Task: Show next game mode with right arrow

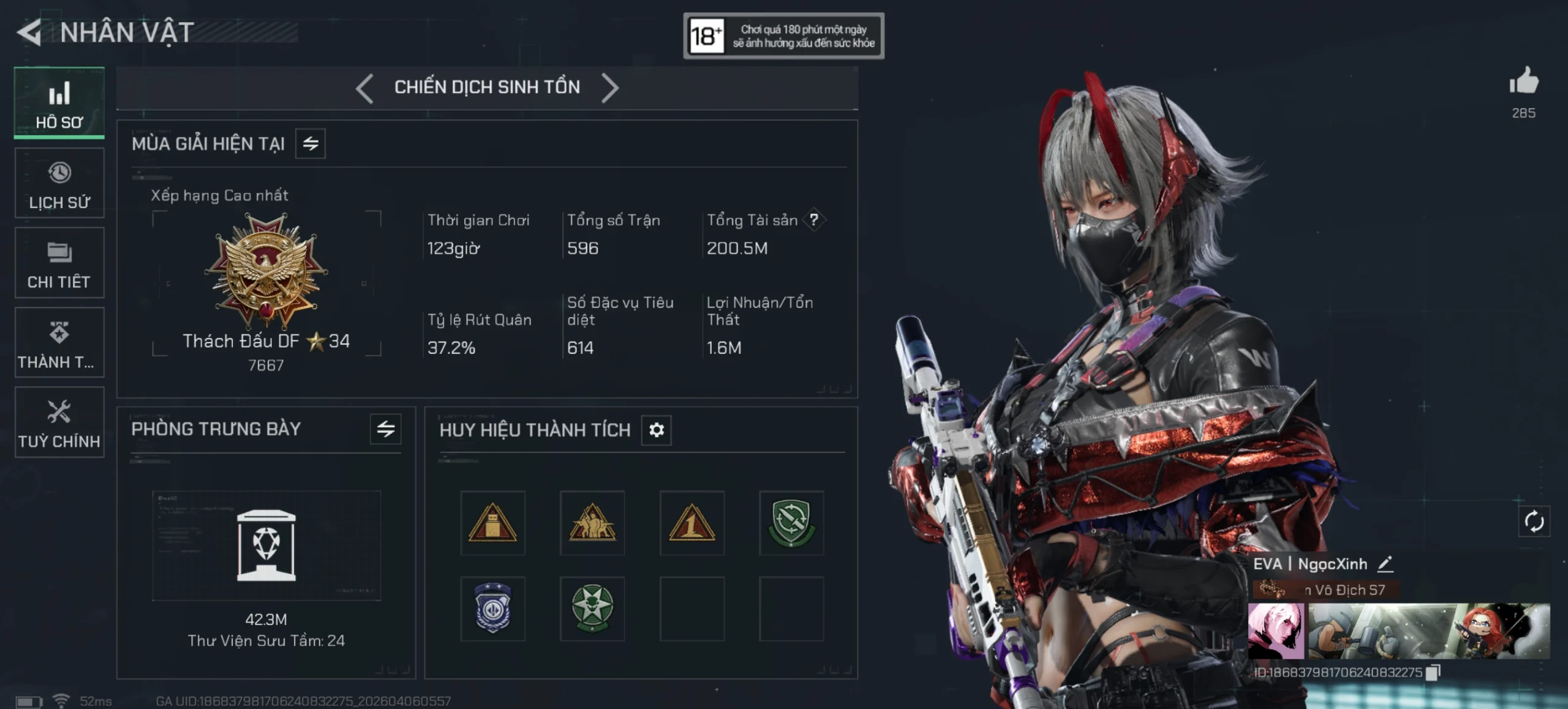Action: (609, 88)
